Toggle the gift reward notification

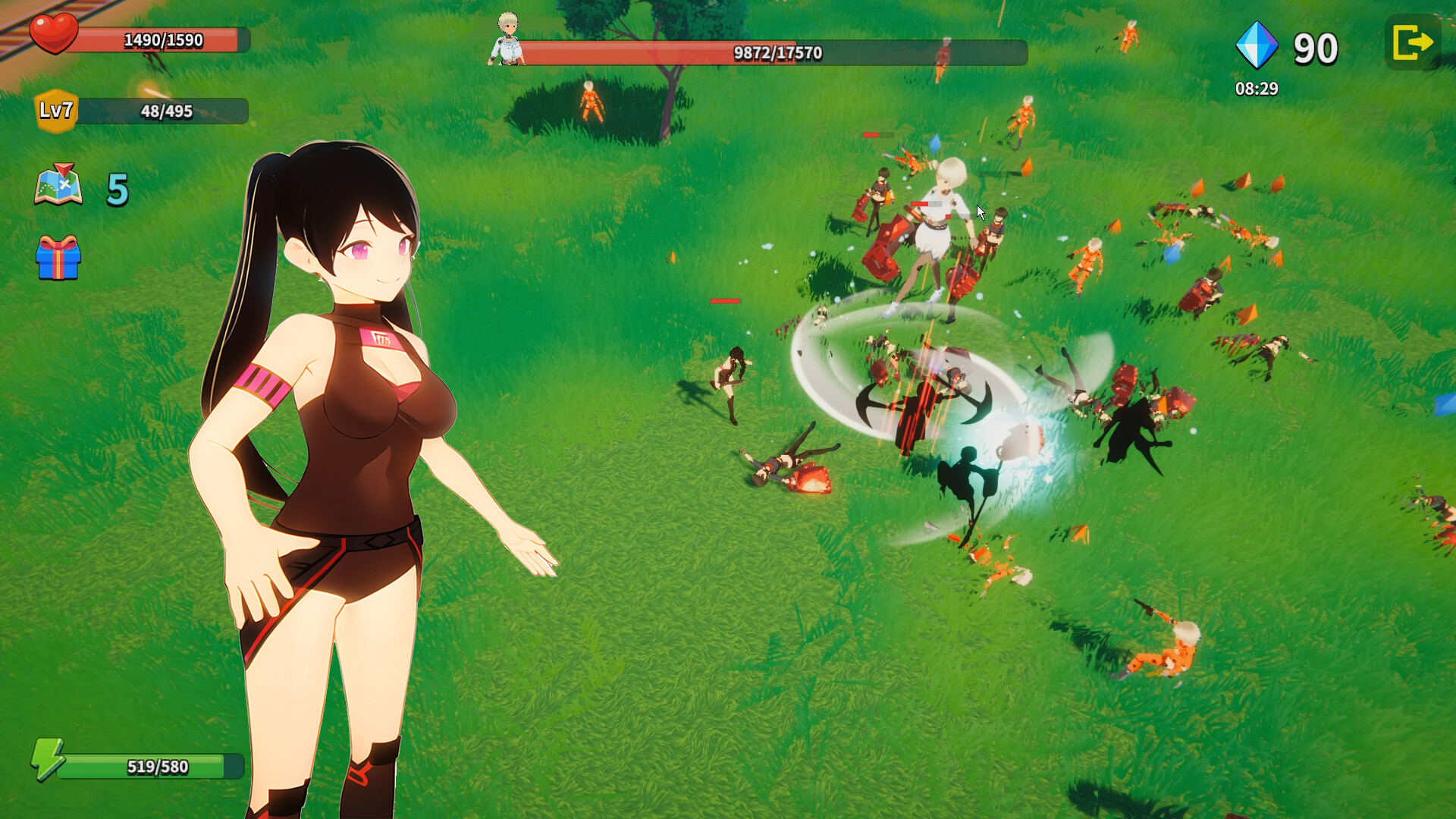pos(59,260)
